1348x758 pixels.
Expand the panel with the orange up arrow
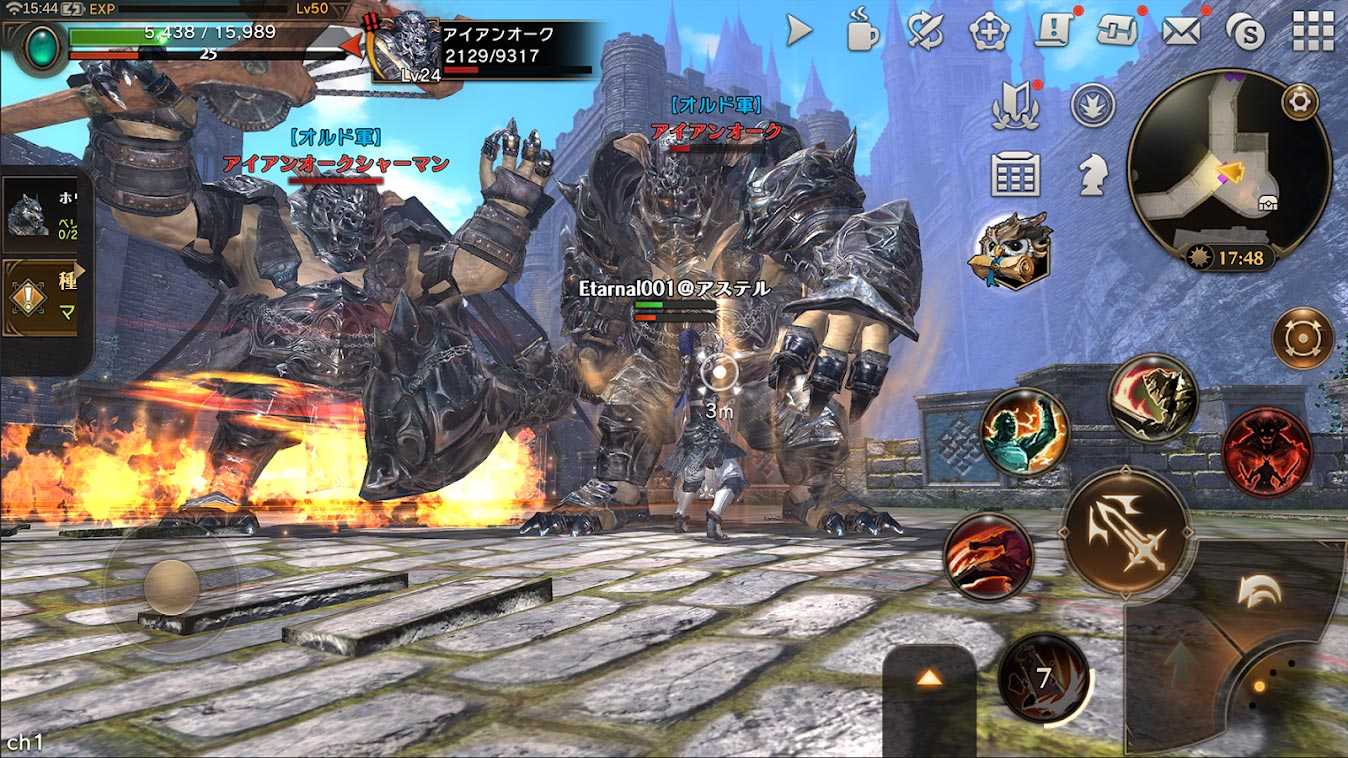click(929, 679)
